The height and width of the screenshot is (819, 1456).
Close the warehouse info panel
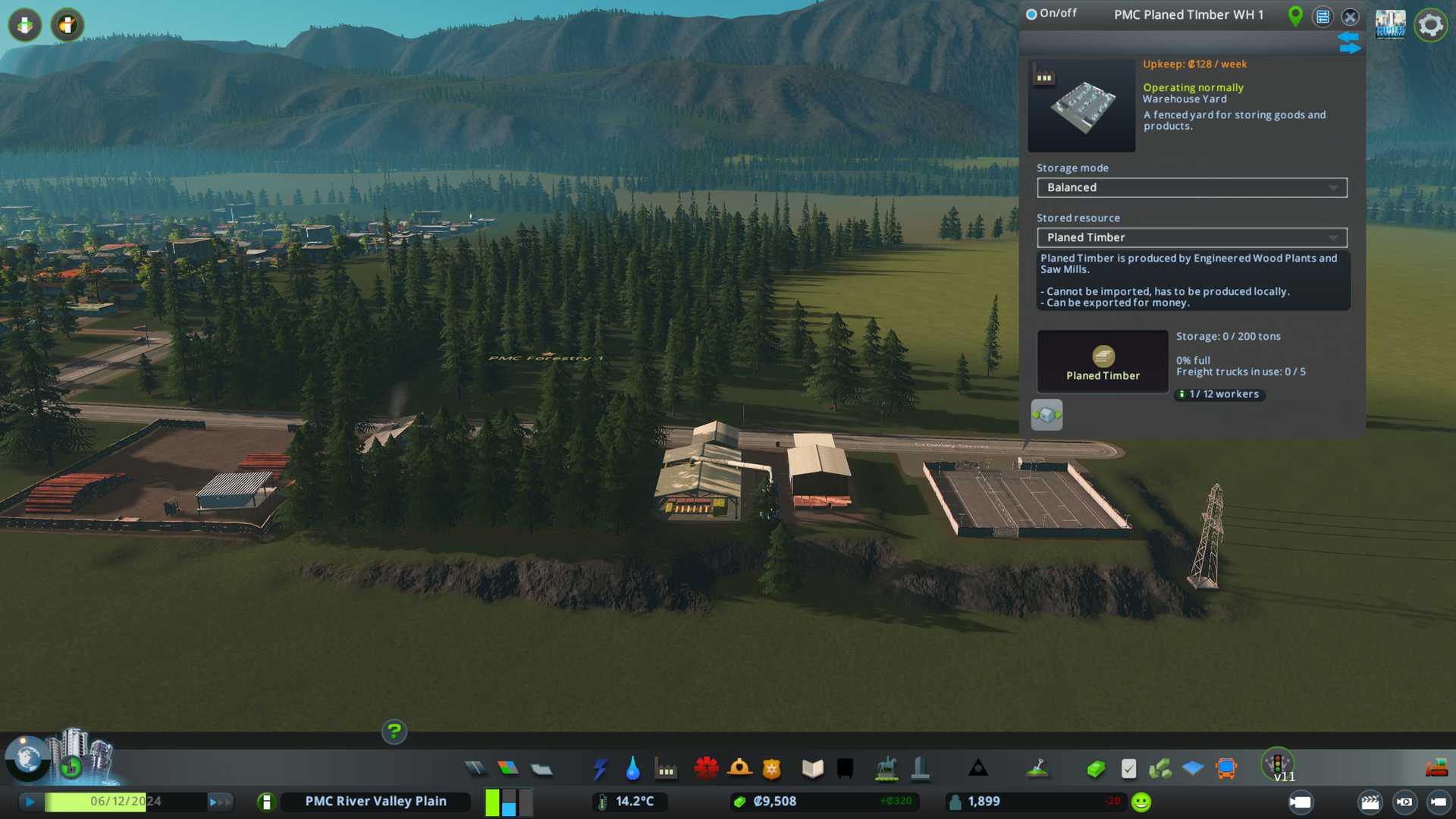[x=1350, y=17]
